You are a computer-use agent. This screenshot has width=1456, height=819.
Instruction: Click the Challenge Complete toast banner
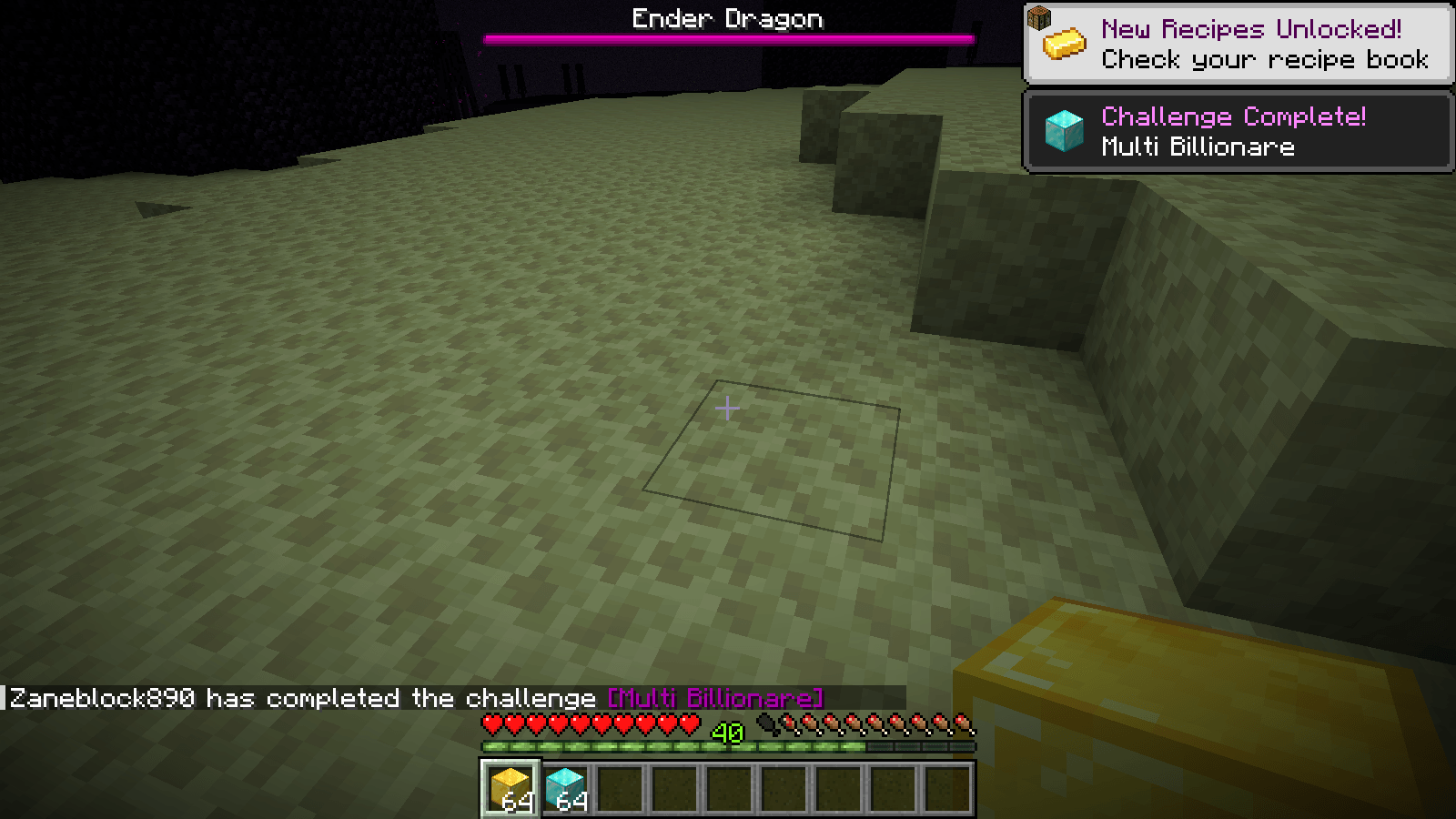[x=1238, y=130]
